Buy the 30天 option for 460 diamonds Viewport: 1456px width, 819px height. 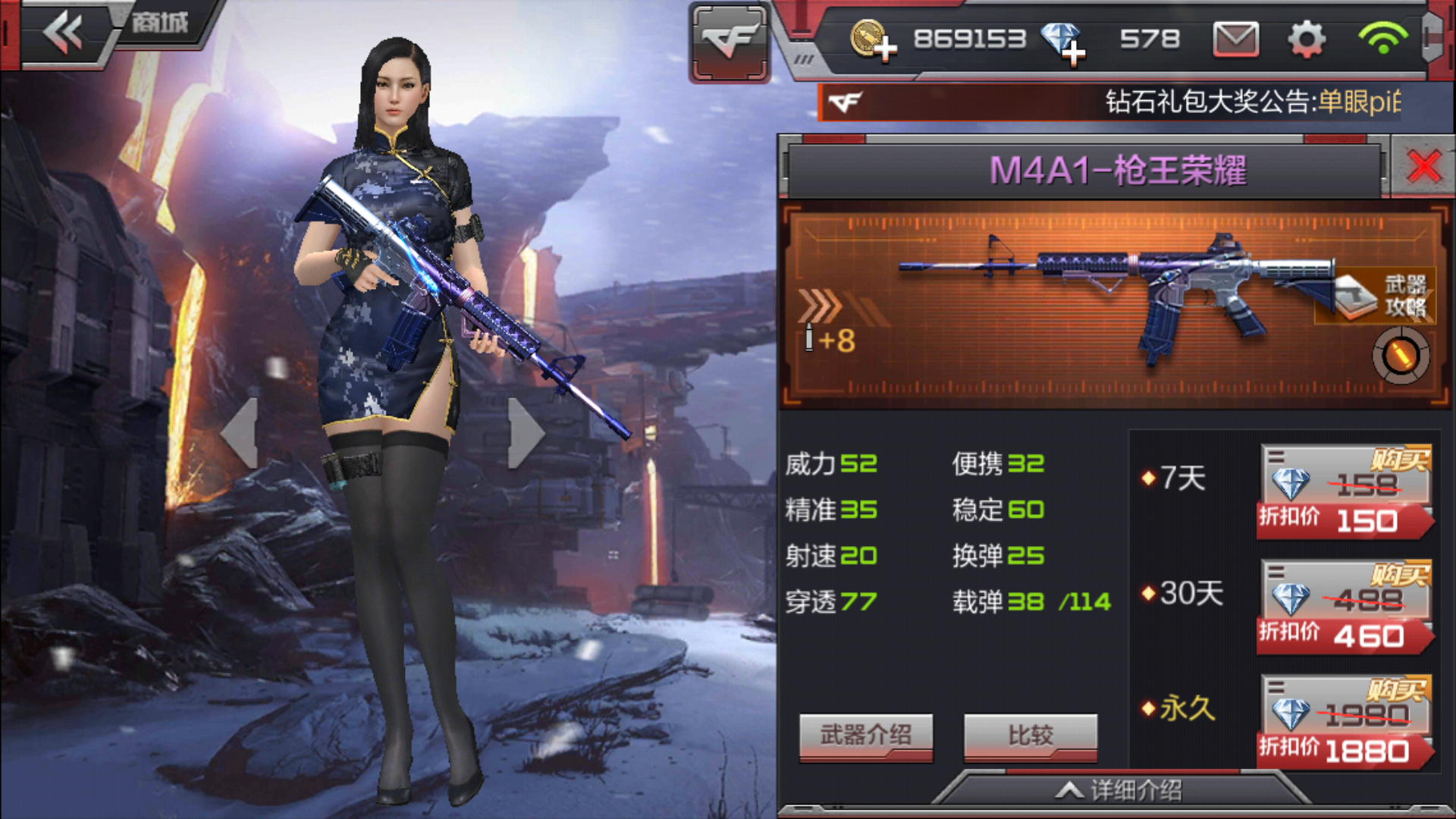[1345, 607]
